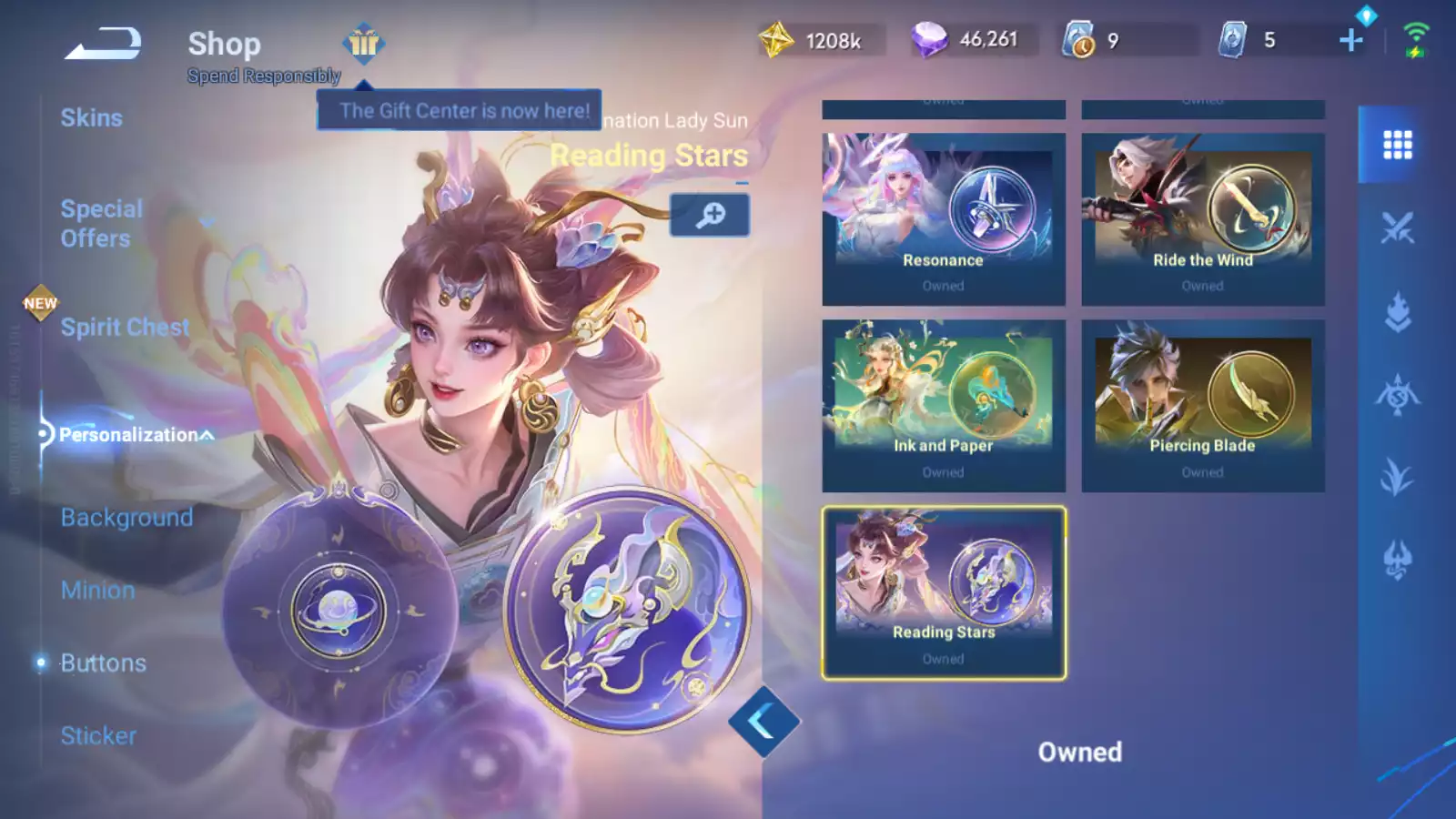Filter by the crossed swords role icon
1456x819 pixels.
click(1397, 227)
